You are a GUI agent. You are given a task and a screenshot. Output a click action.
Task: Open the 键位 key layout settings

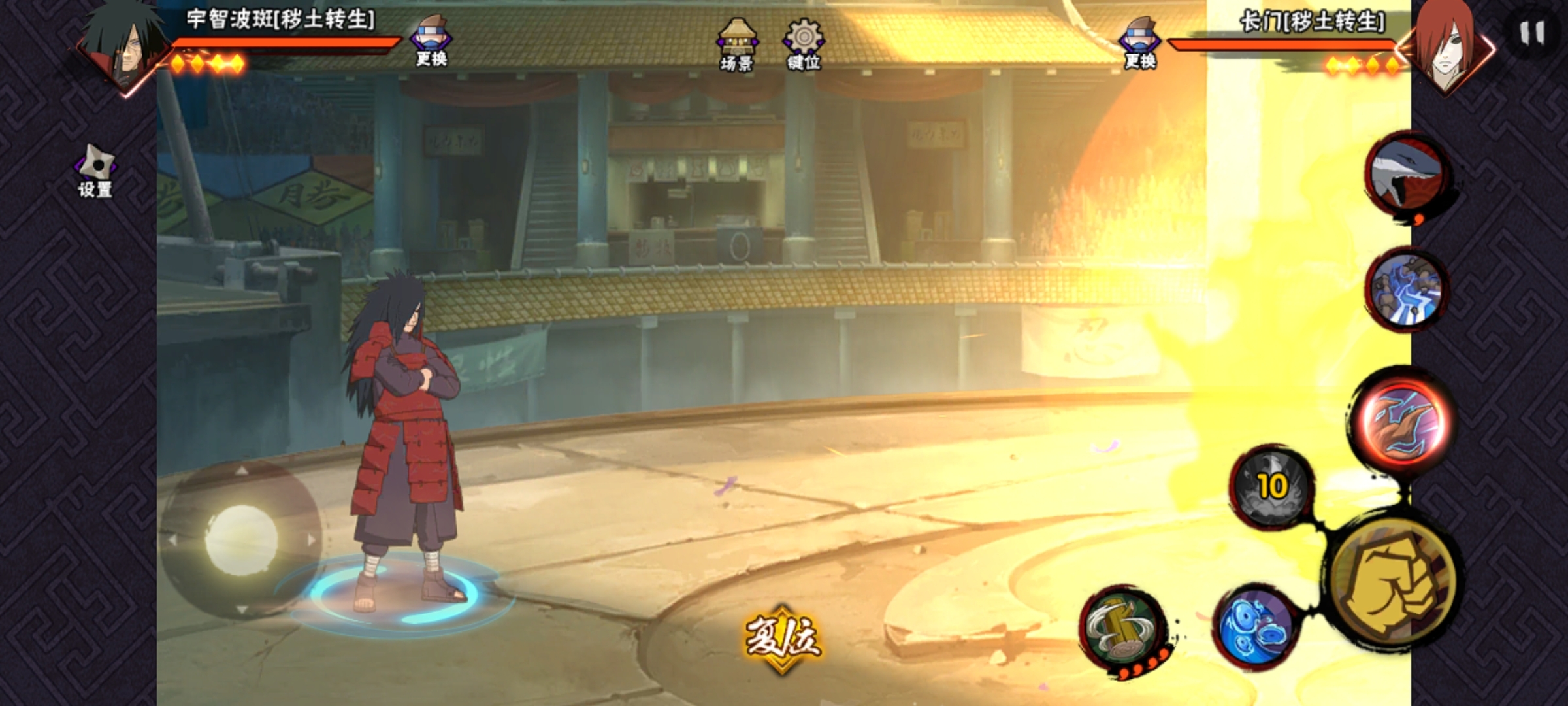804,44
